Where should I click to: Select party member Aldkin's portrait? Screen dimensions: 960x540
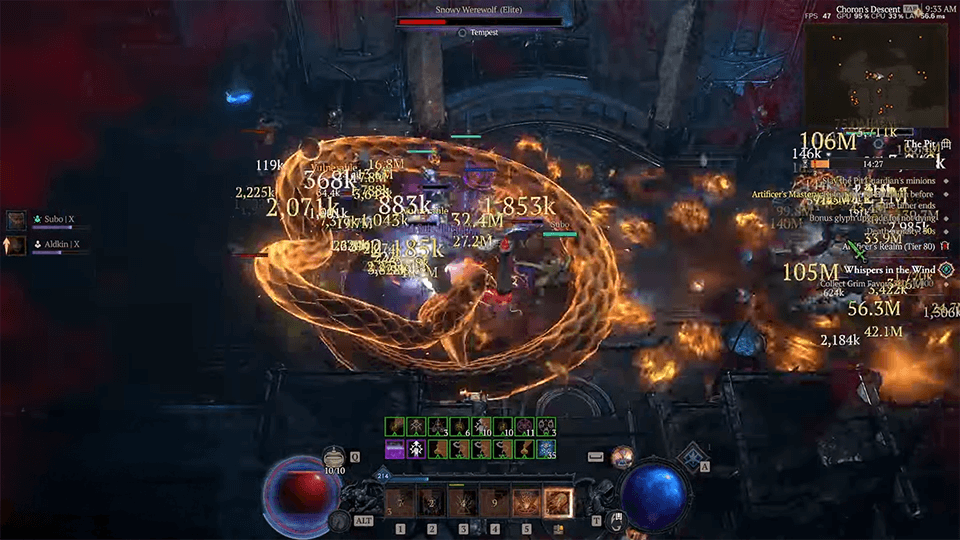tap(16, 244)
